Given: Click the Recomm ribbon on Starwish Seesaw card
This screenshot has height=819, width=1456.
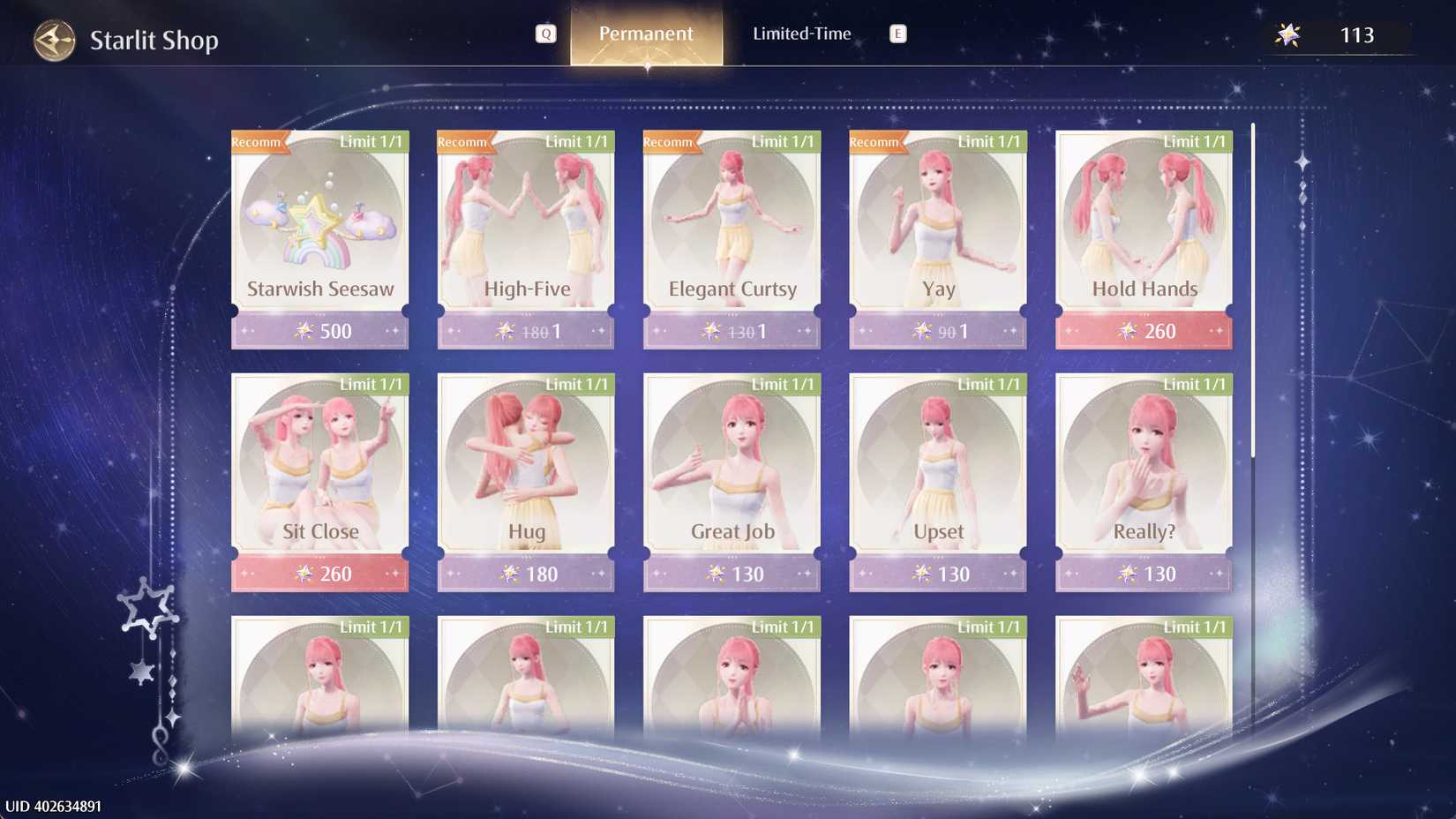Looking at the screenshot, I should click(256, 141).
